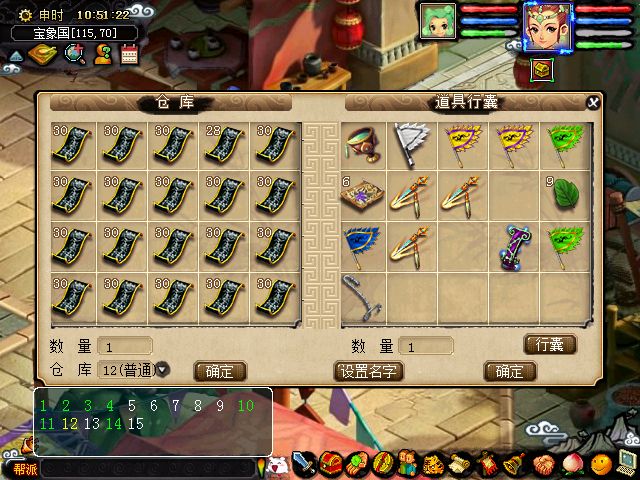Select the purple scroll item
The image size is (640, 480).
pyautogui.click(x=514, y=246)
